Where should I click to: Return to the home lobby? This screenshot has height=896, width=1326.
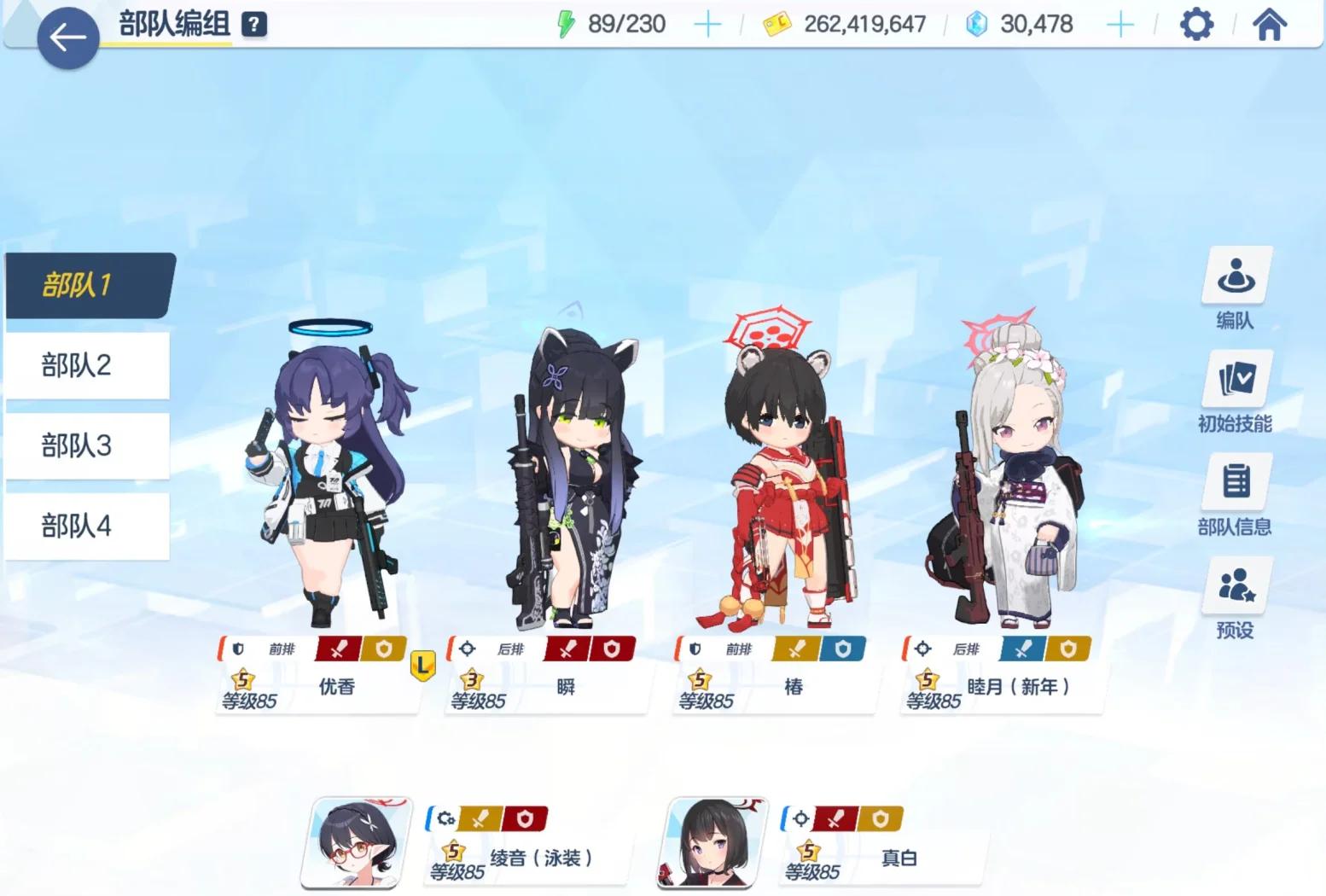pos(1269,25)
